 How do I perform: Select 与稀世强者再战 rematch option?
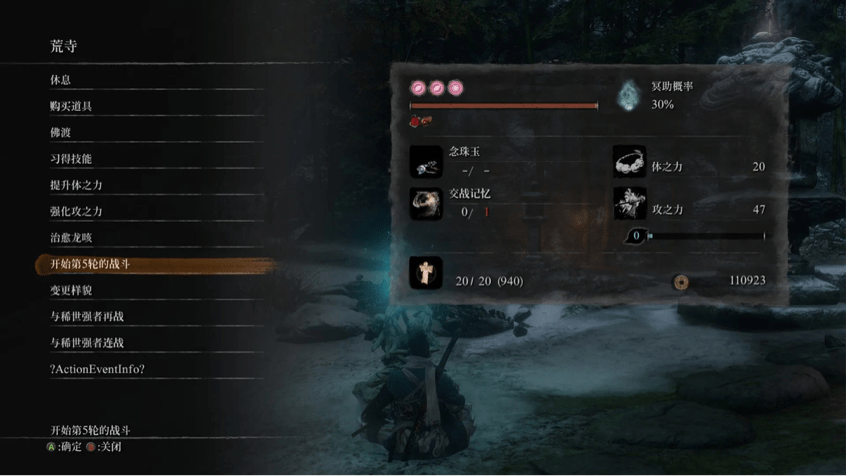[88, 316]
